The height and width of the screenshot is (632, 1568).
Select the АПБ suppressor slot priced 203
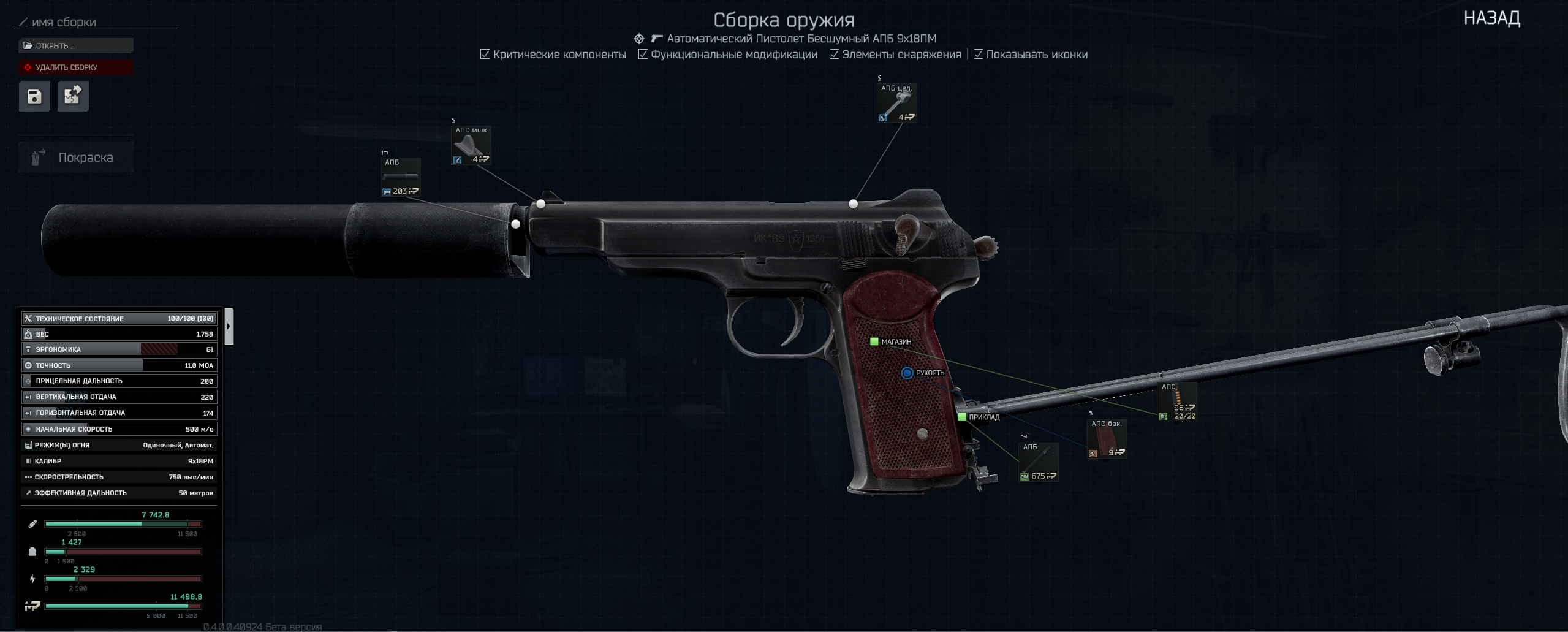pos(401,177)
